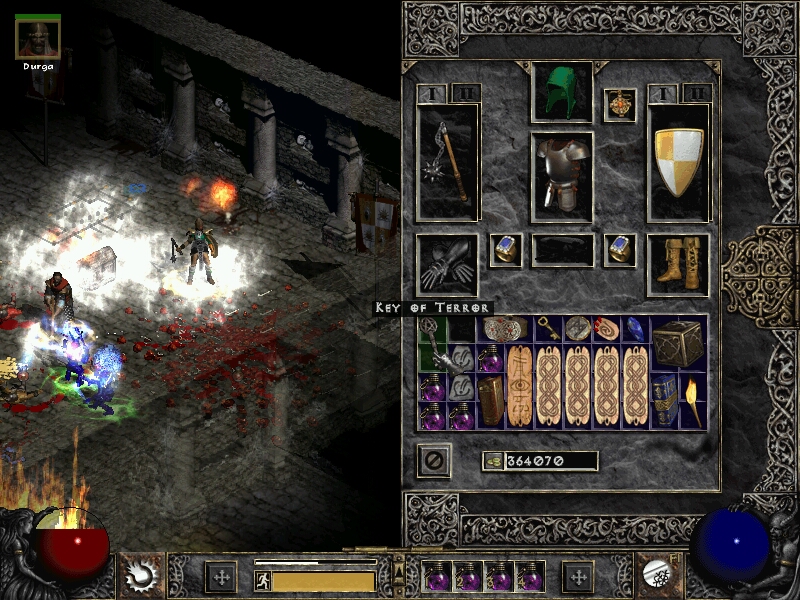Pick up the flaming torch item
The image size is (800, 600).
point(692,402)
